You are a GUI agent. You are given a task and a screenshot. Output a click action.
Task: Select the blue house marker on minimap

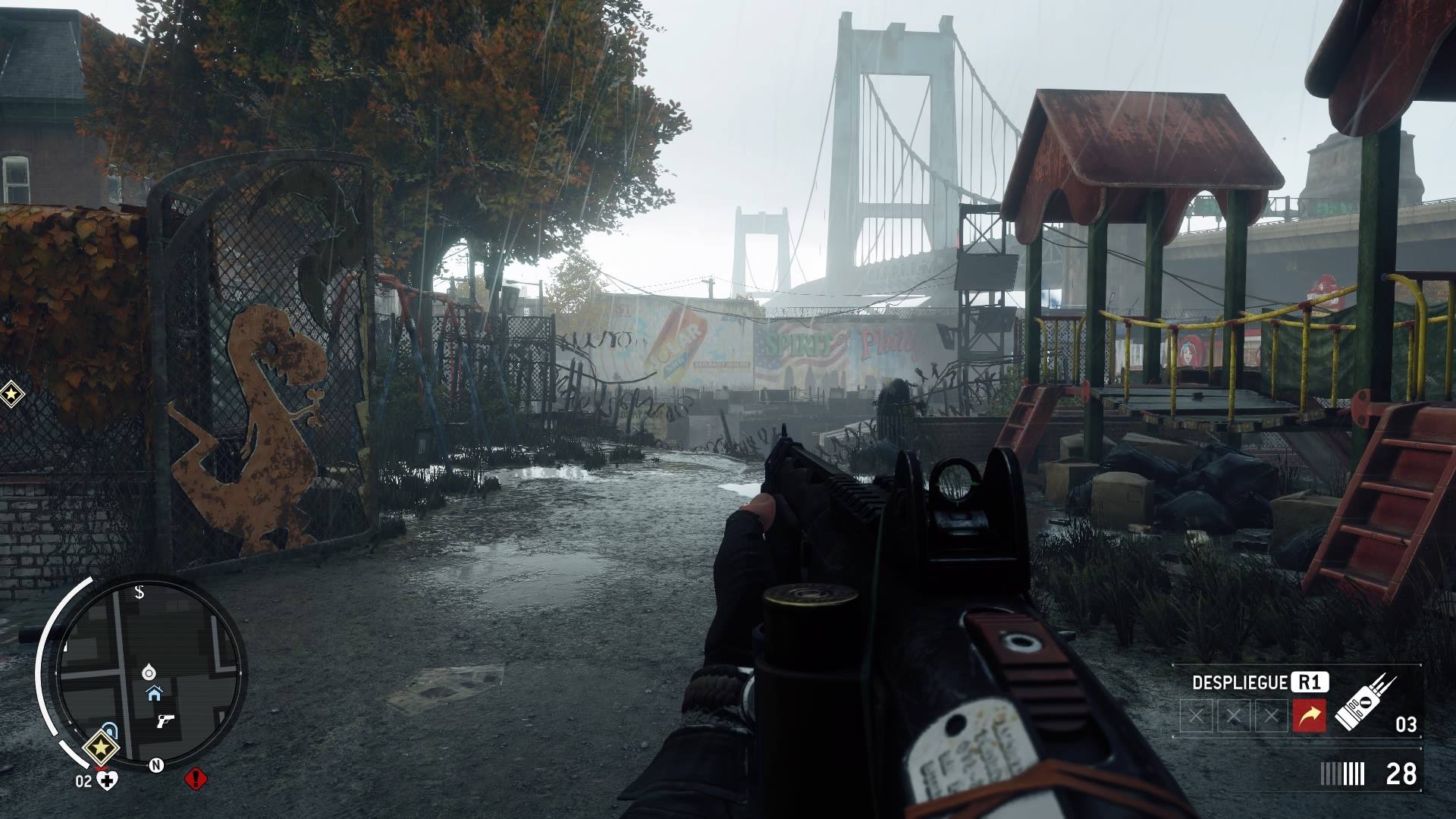(154, 693)
